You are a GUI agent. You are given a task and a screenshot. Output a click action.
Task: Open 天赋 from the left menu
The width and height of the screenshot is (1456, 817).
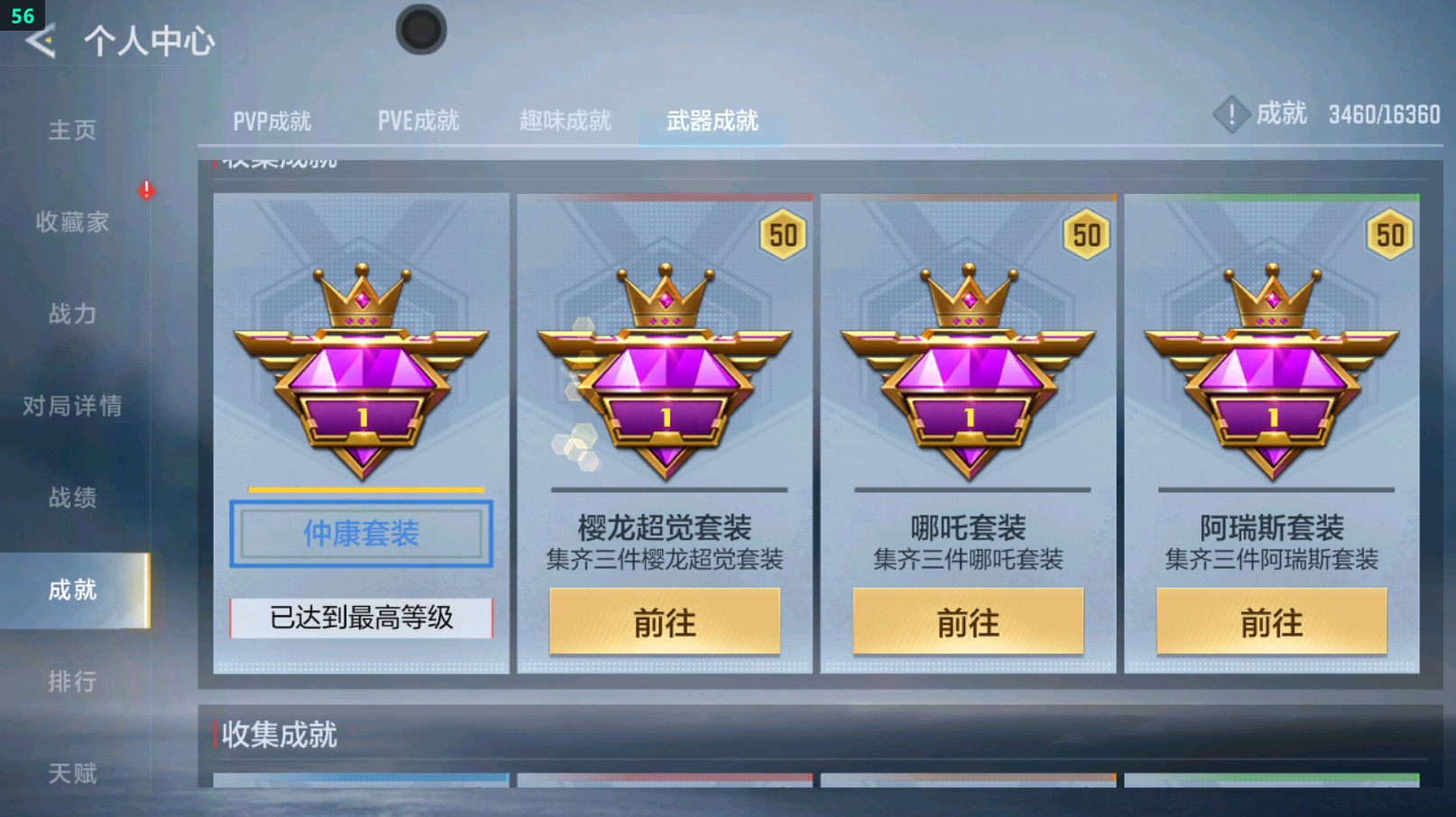tap(72, 771)
